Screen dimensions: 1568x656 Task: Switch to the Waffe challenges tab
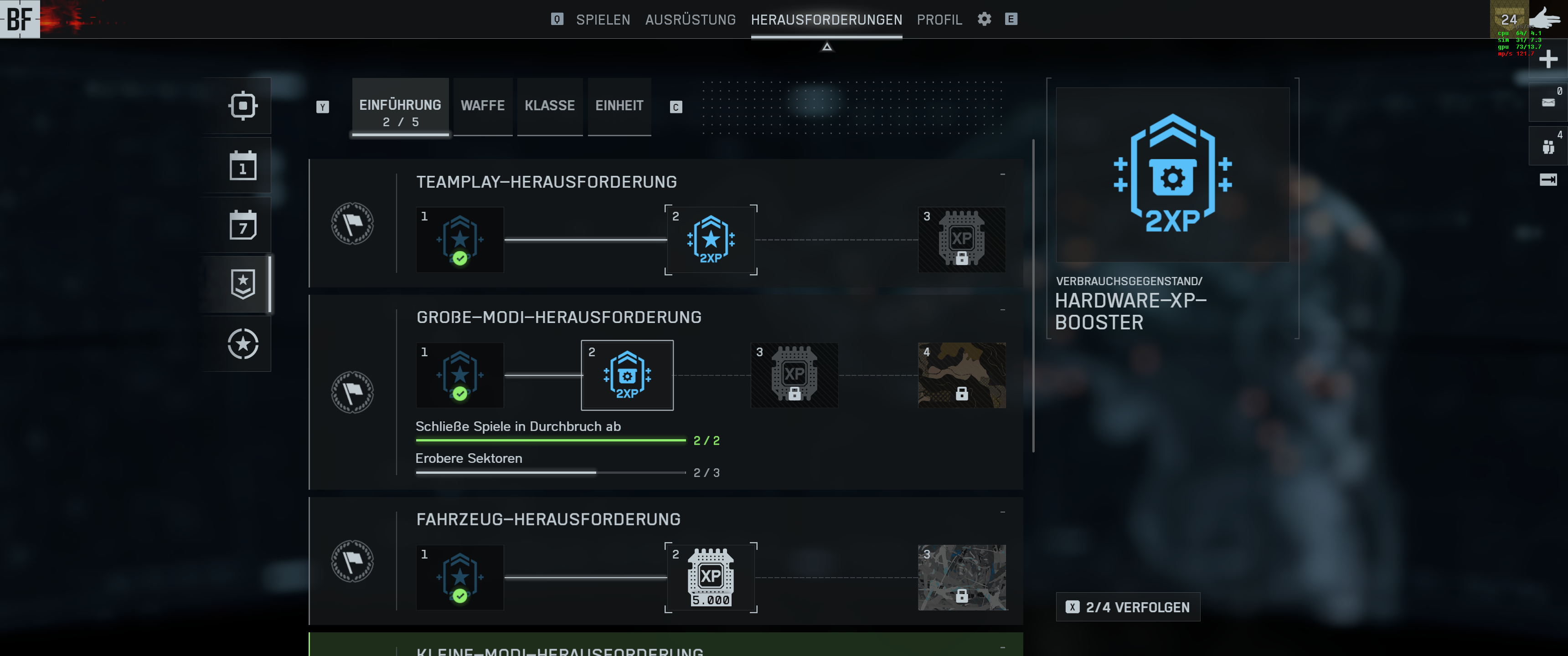click(x=483, y=105)
